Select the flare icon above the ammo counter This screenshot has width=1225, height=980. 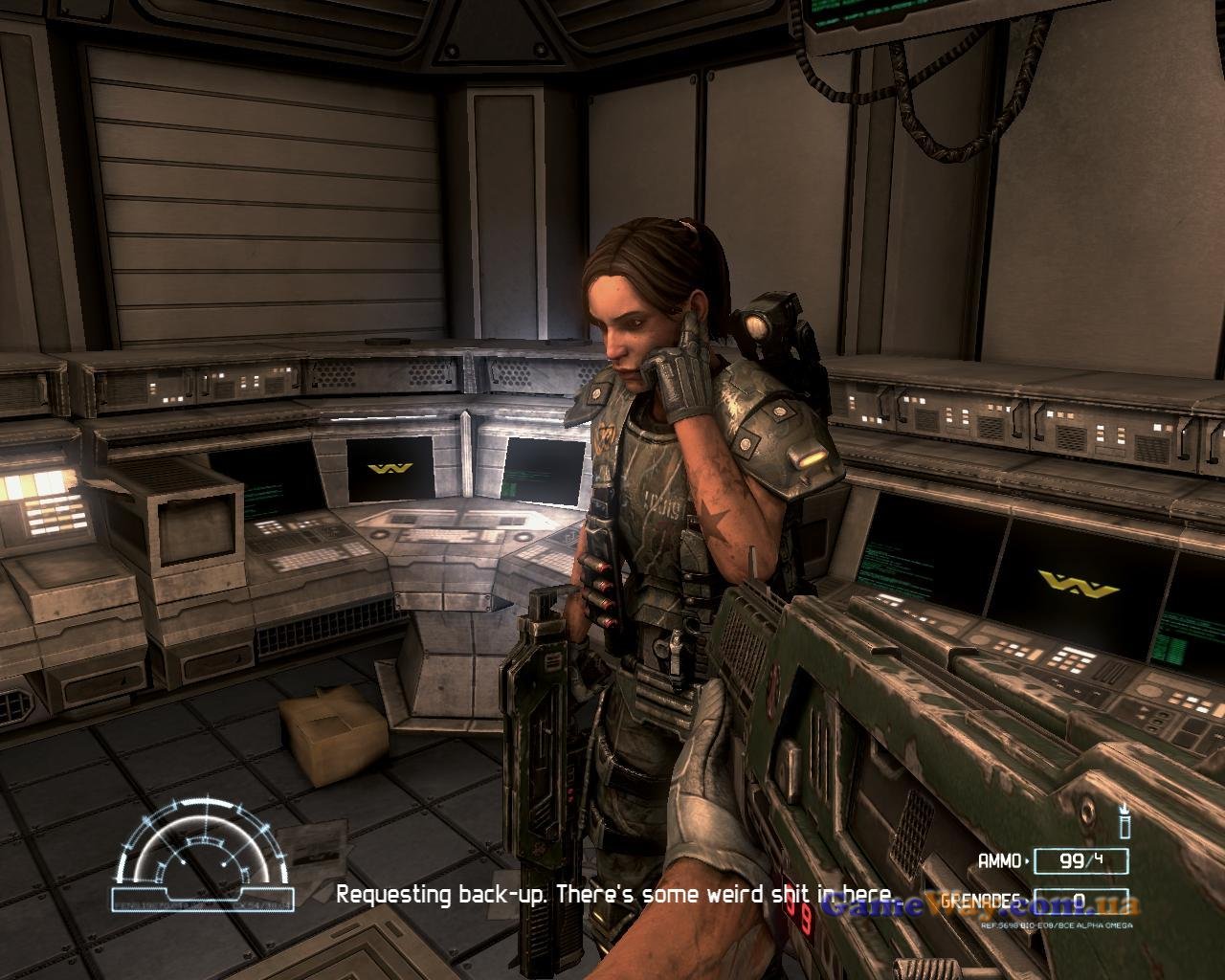(1125, 823)
